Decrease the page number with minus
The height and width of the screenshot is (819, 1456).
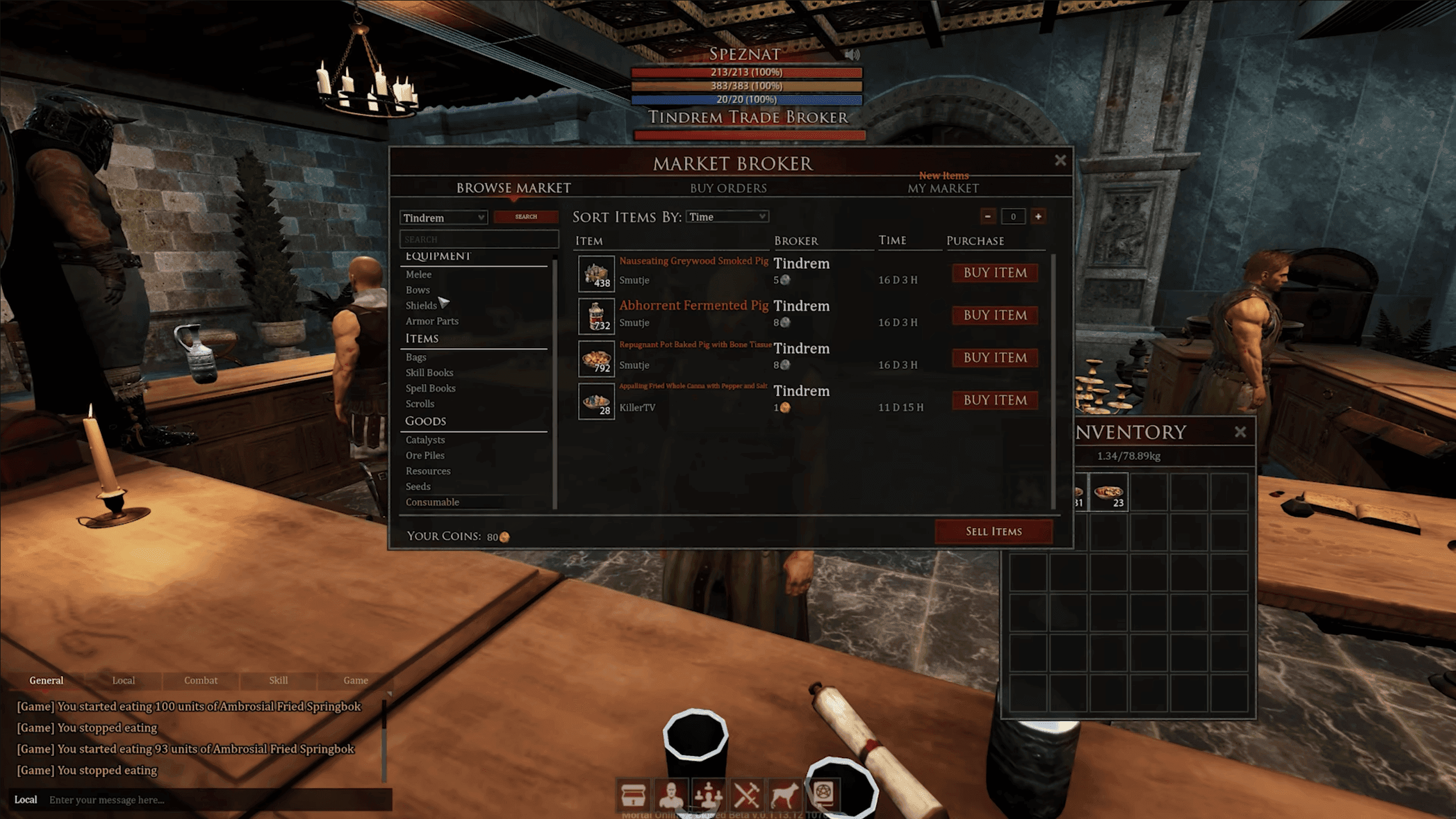click(988, 217)
